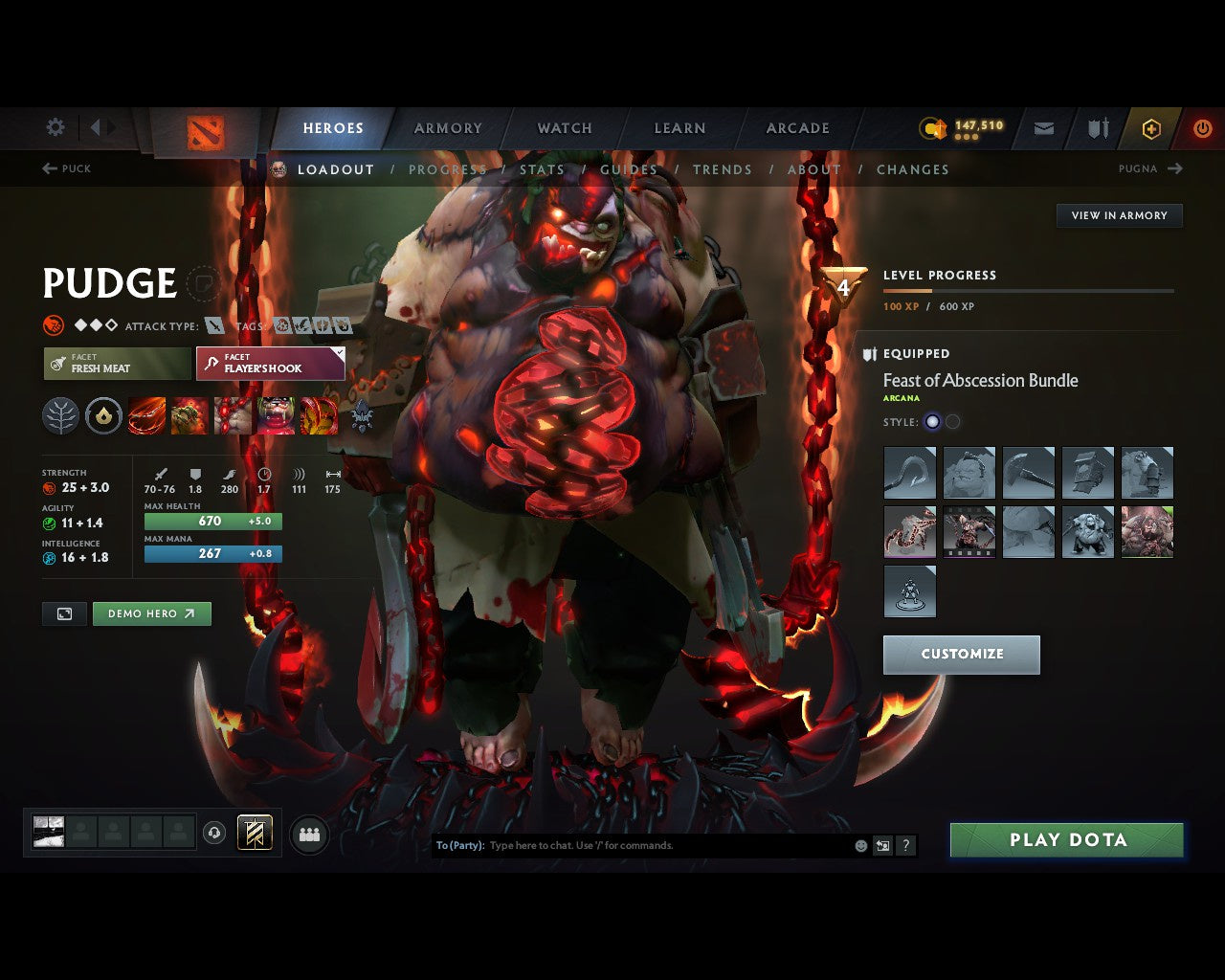
Task: Quit the game with the power button
Action: (x=1202, y=128)
